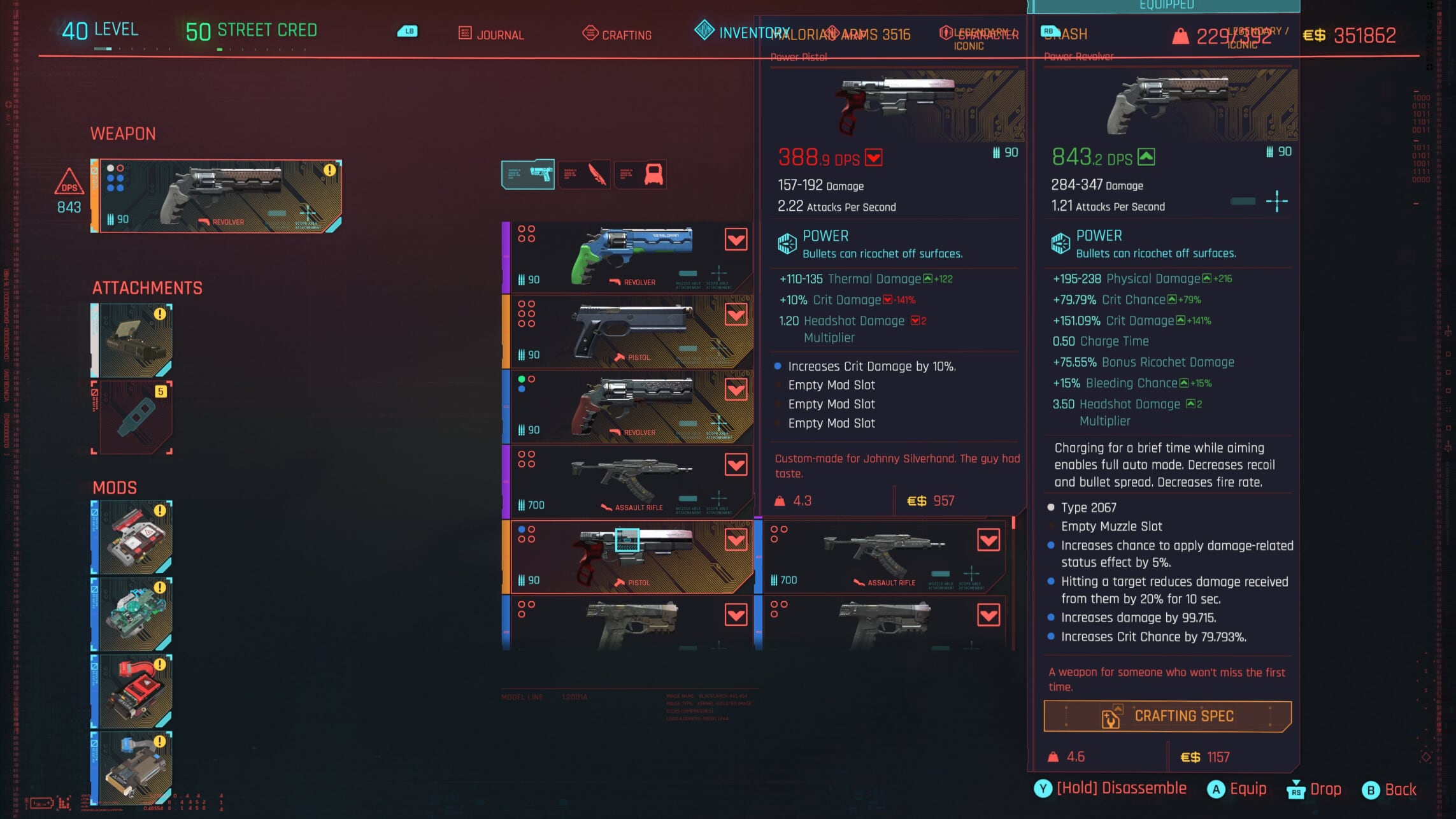Open the Journal menu entry

pos(501,34)
